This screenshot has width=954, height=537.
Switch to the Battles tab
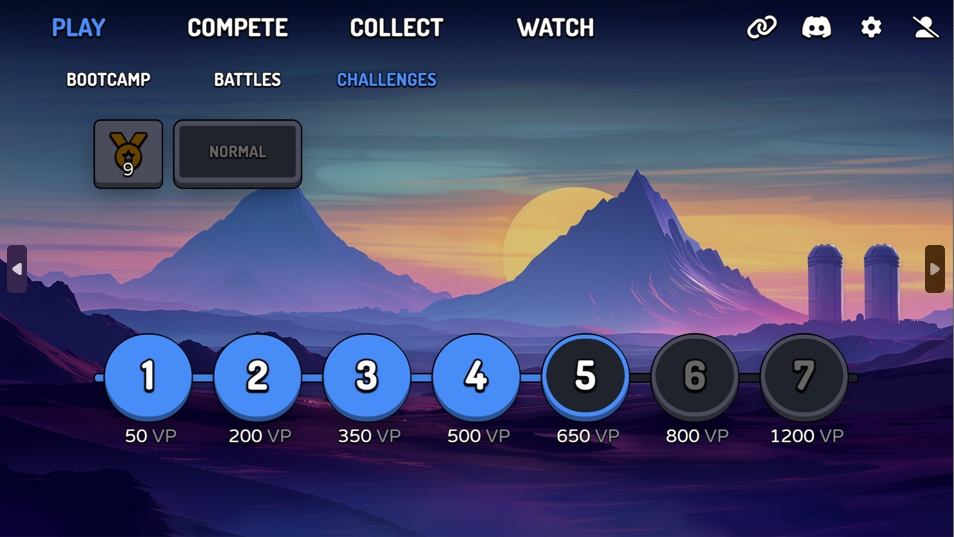[247, 80]
